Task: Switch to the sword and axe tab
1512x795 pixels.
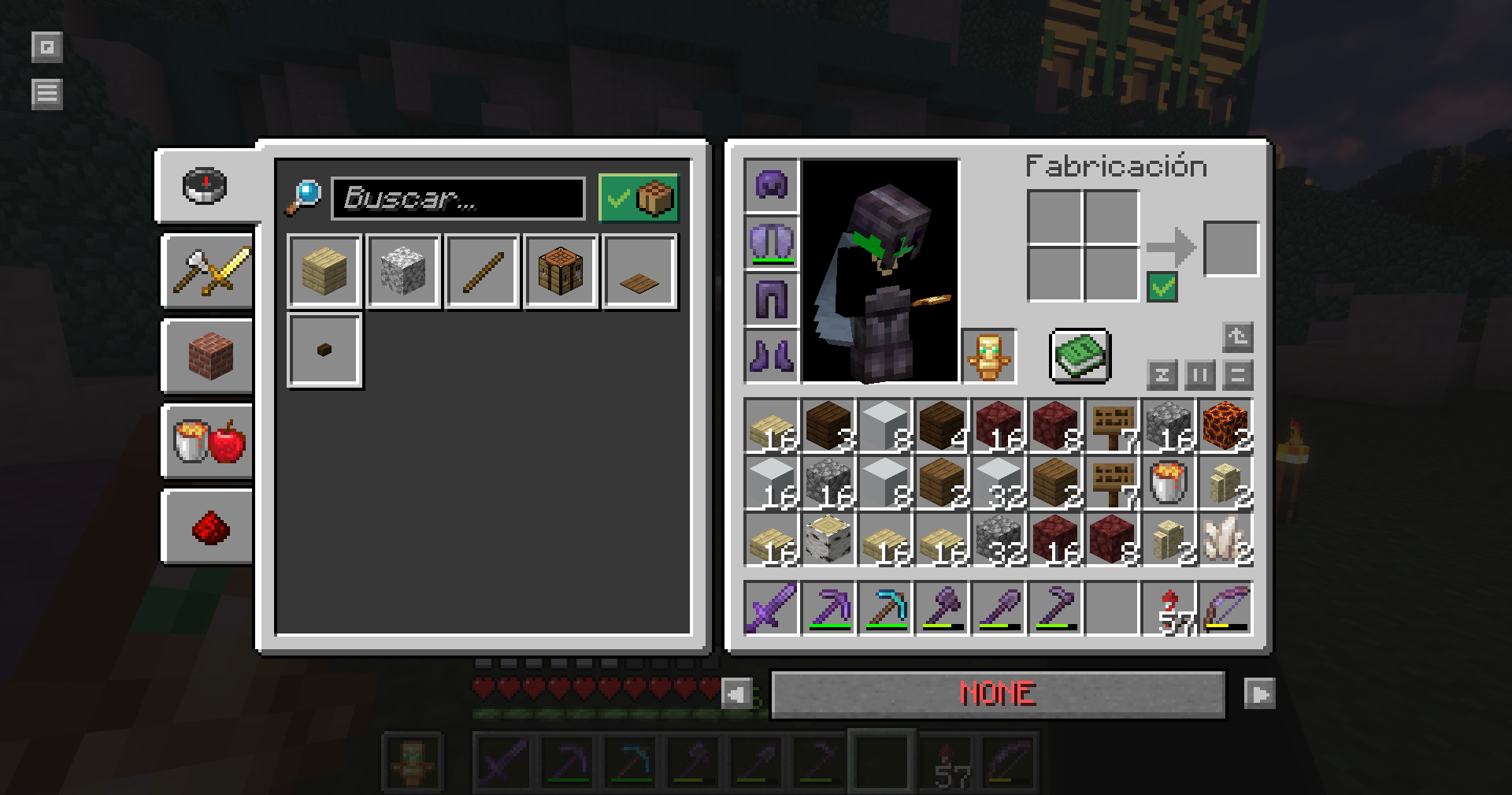Action: tap(209, 271)
